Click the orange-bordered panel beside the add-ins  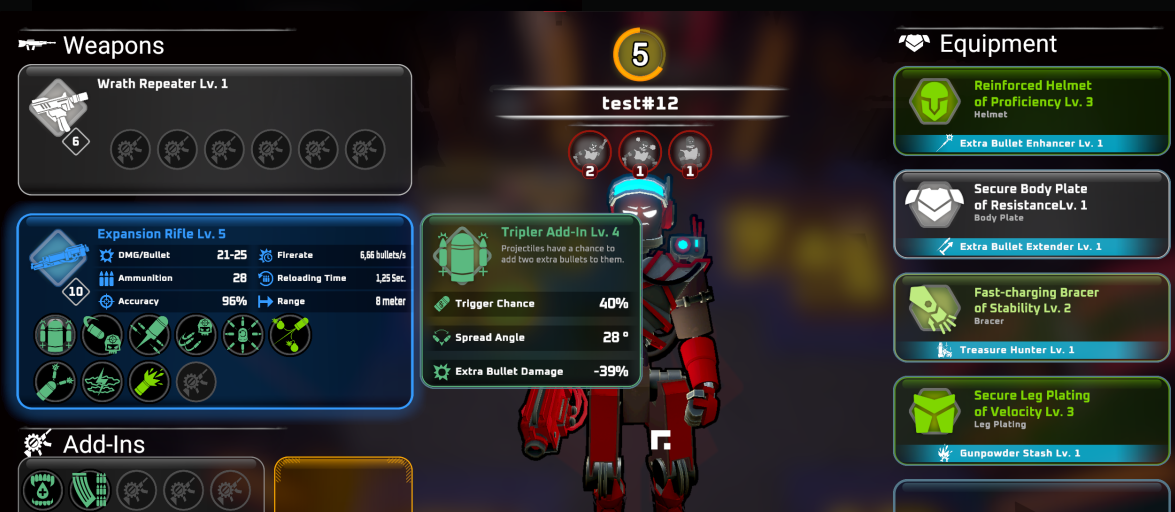[x=343, y=486]
